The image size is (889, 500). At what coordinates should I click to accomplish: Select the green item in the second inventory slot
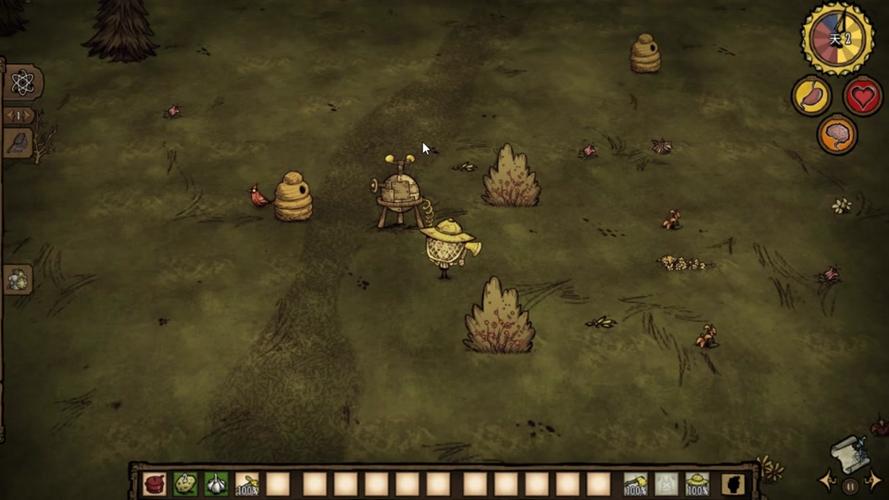(185, 485)
